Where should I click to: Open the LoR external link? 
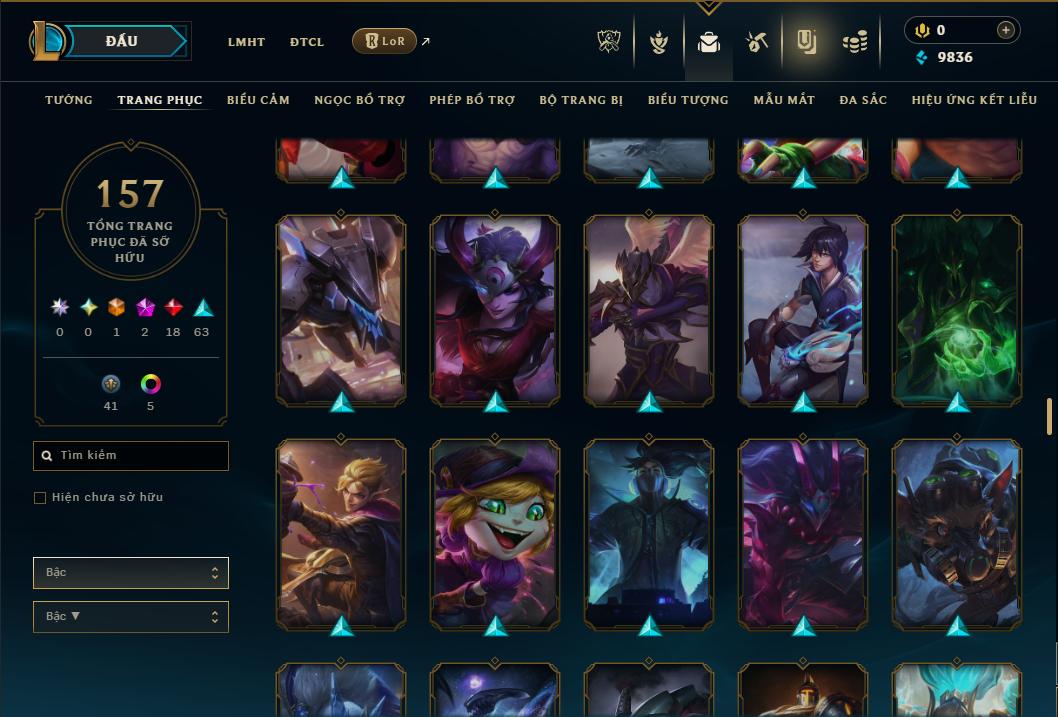tap(385, 41)
